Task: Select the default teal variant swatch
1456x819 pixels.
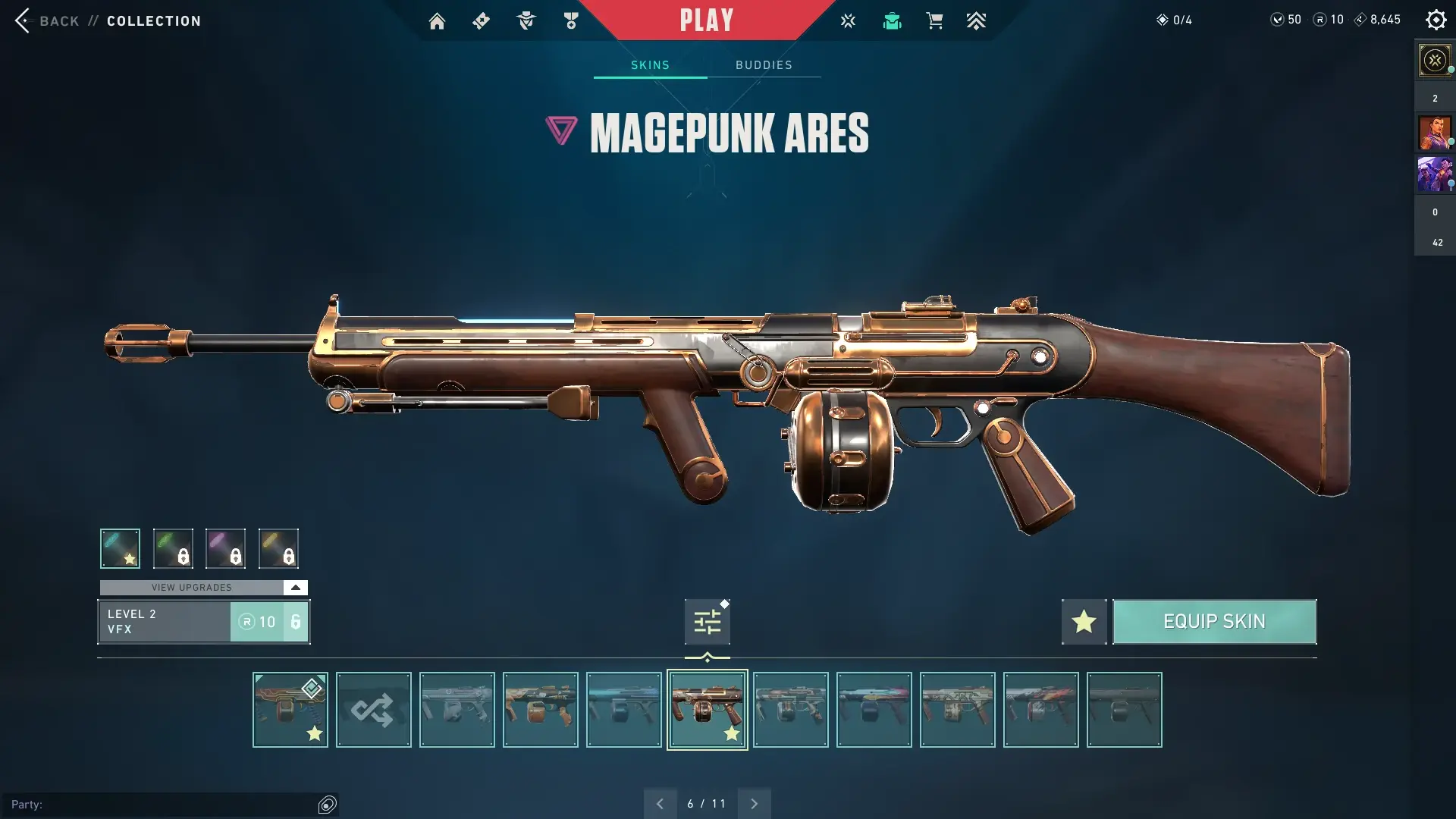Action: click(x=120, y=548)
